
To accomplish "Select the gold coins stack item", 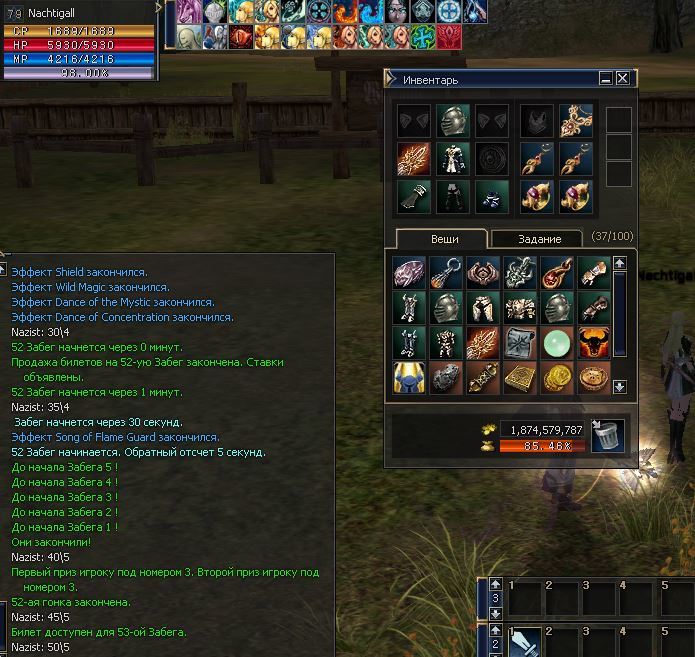I will tap(556, 379).
